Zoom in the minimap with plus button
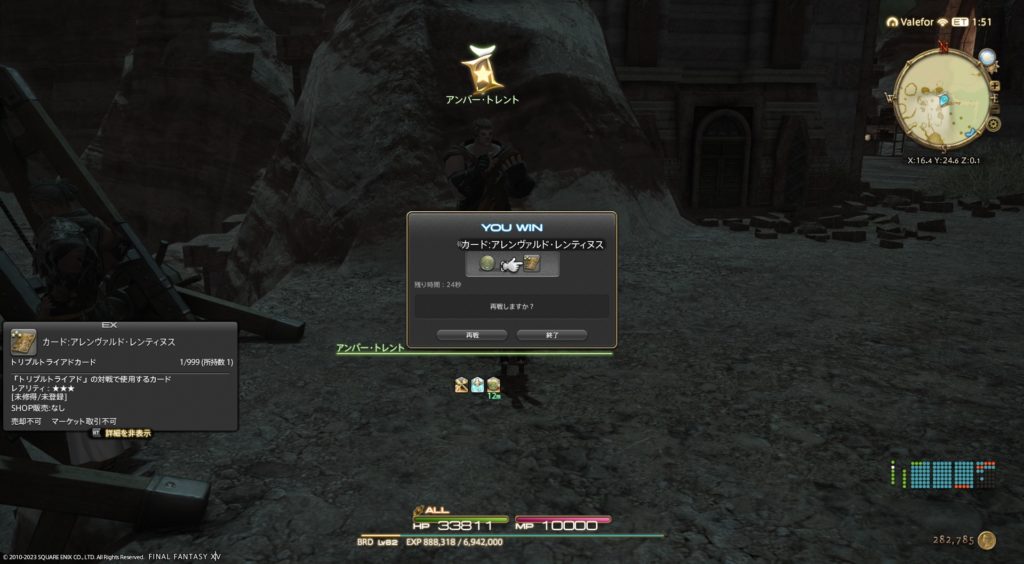Image resolution: width=1024 pixels, height=564 pixels. tap(994, 87)
